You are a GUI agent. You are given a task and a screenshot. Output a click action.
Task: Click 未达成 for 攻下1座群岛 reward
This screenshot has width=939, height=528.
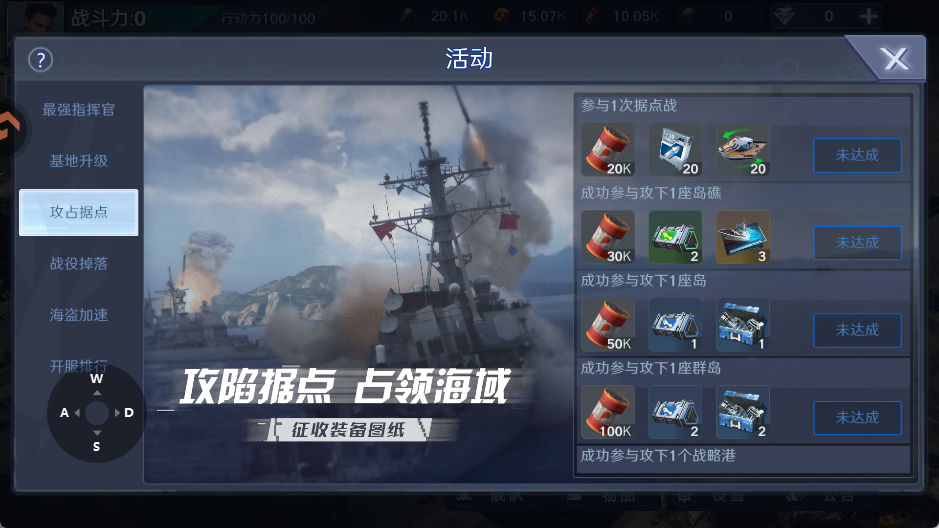[856, 417]
